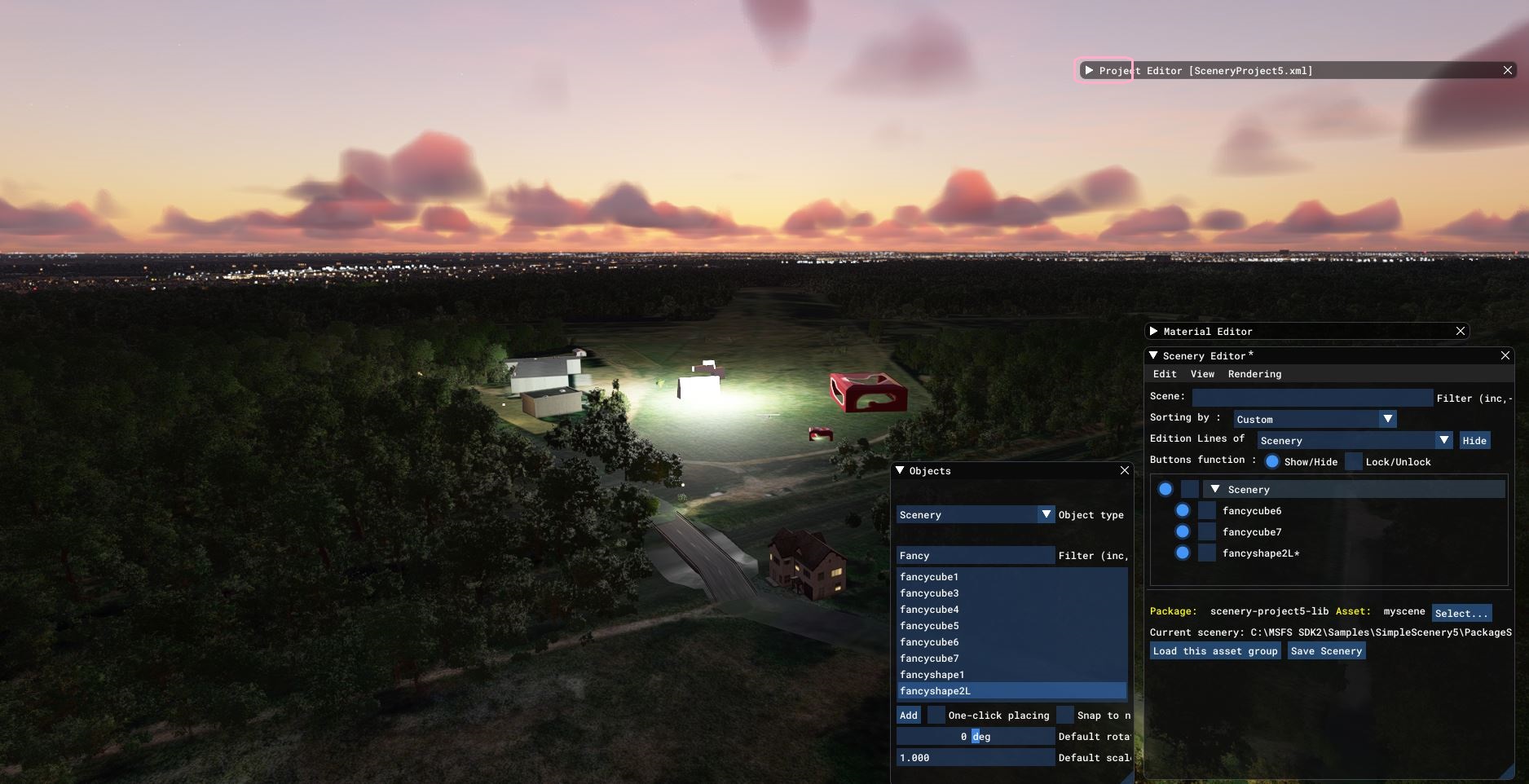The height and width of the screenshot is (784, 1529).
Task: Open the Sorting by Custom dropdown
Action: coord(1314,419)
